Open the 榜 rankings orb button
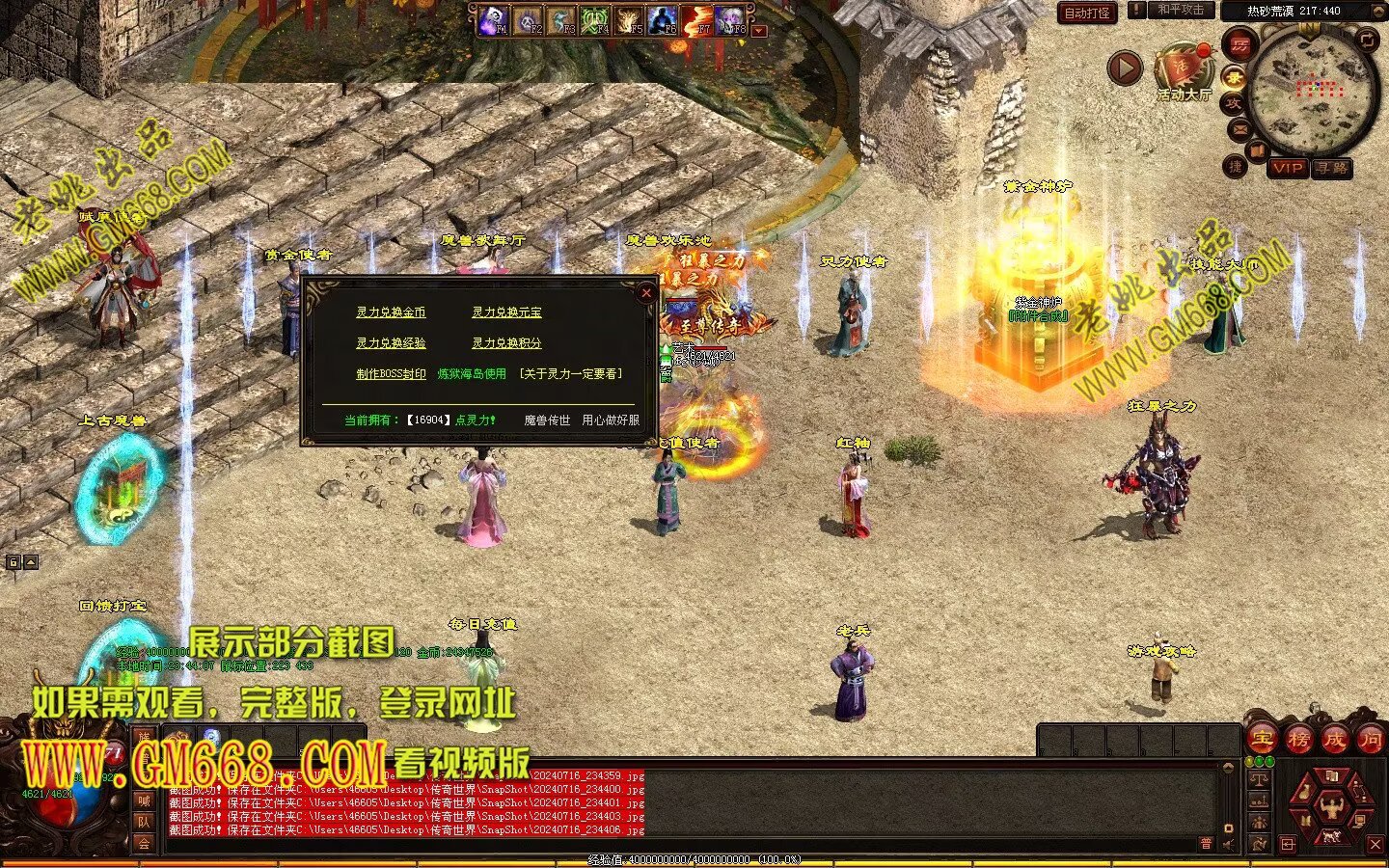 [1297, 740]
